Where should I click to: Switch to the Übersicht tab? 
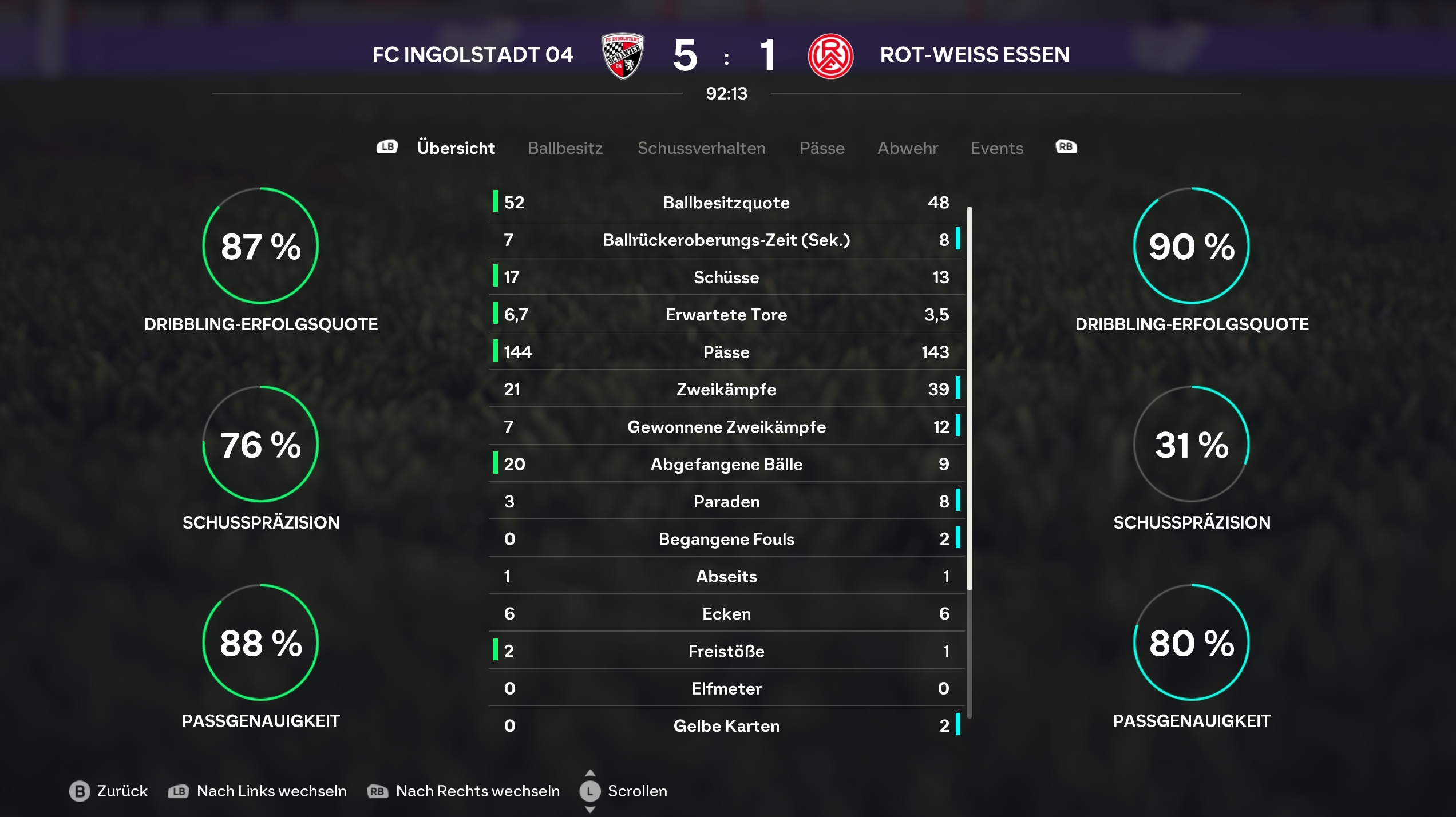(x=456, y=148)
